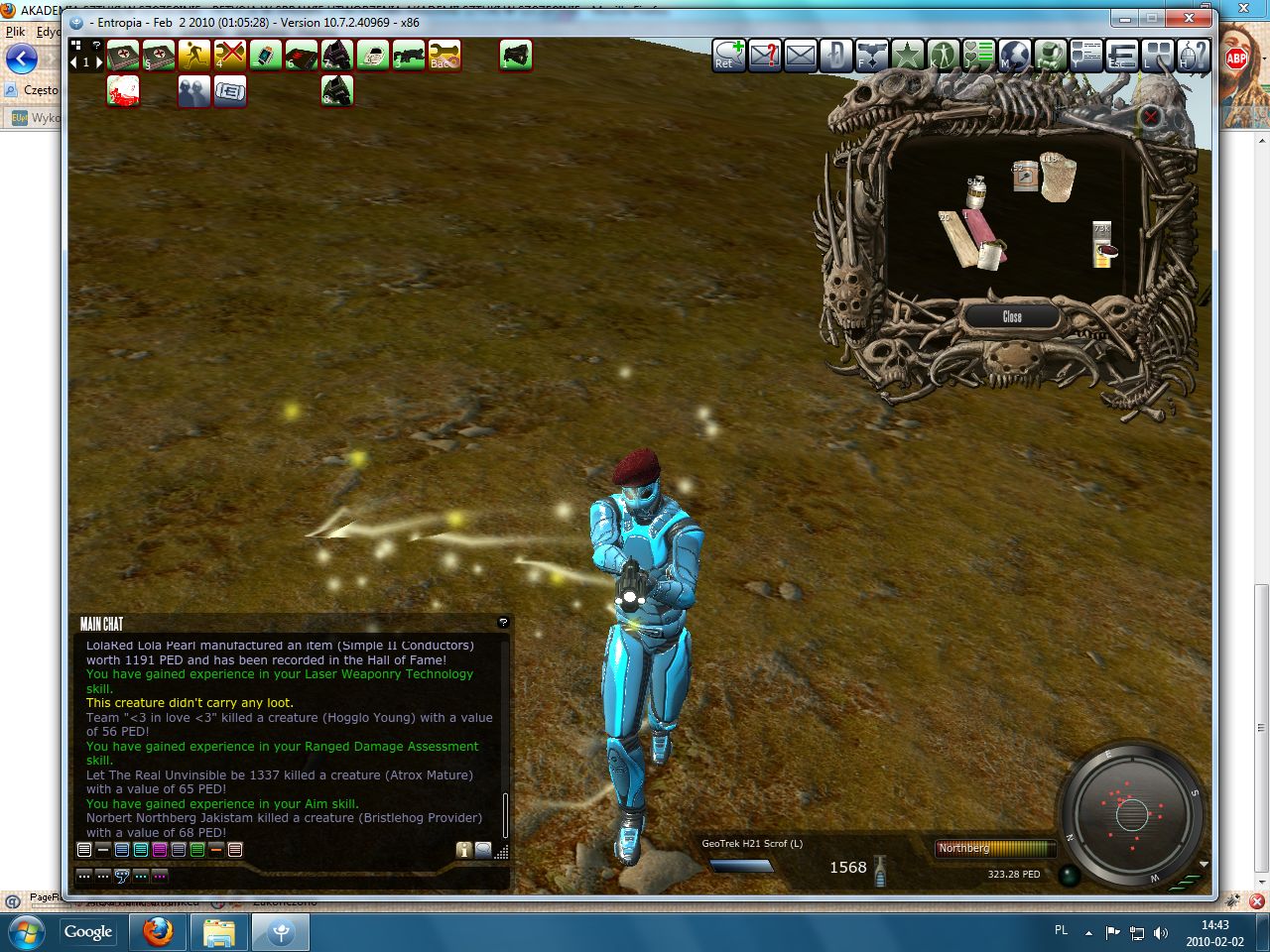The width and height of the screenshot is (1270, 952).
Task: Open the Vitruvian man character icon
Action: [943, 56]
